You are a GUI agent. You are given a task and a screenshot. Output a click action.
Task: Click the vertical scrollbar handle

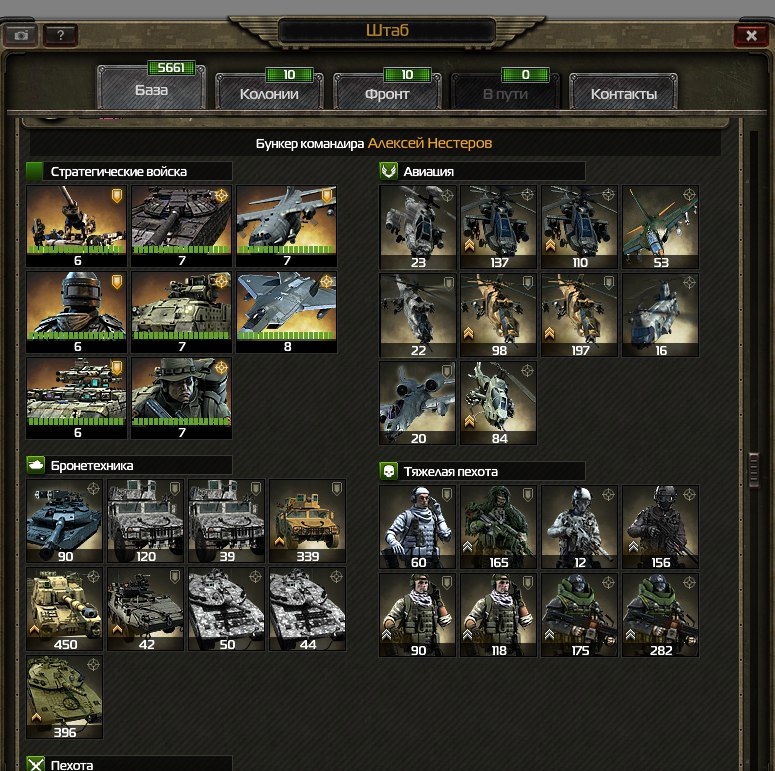click(x=757, y=467)
